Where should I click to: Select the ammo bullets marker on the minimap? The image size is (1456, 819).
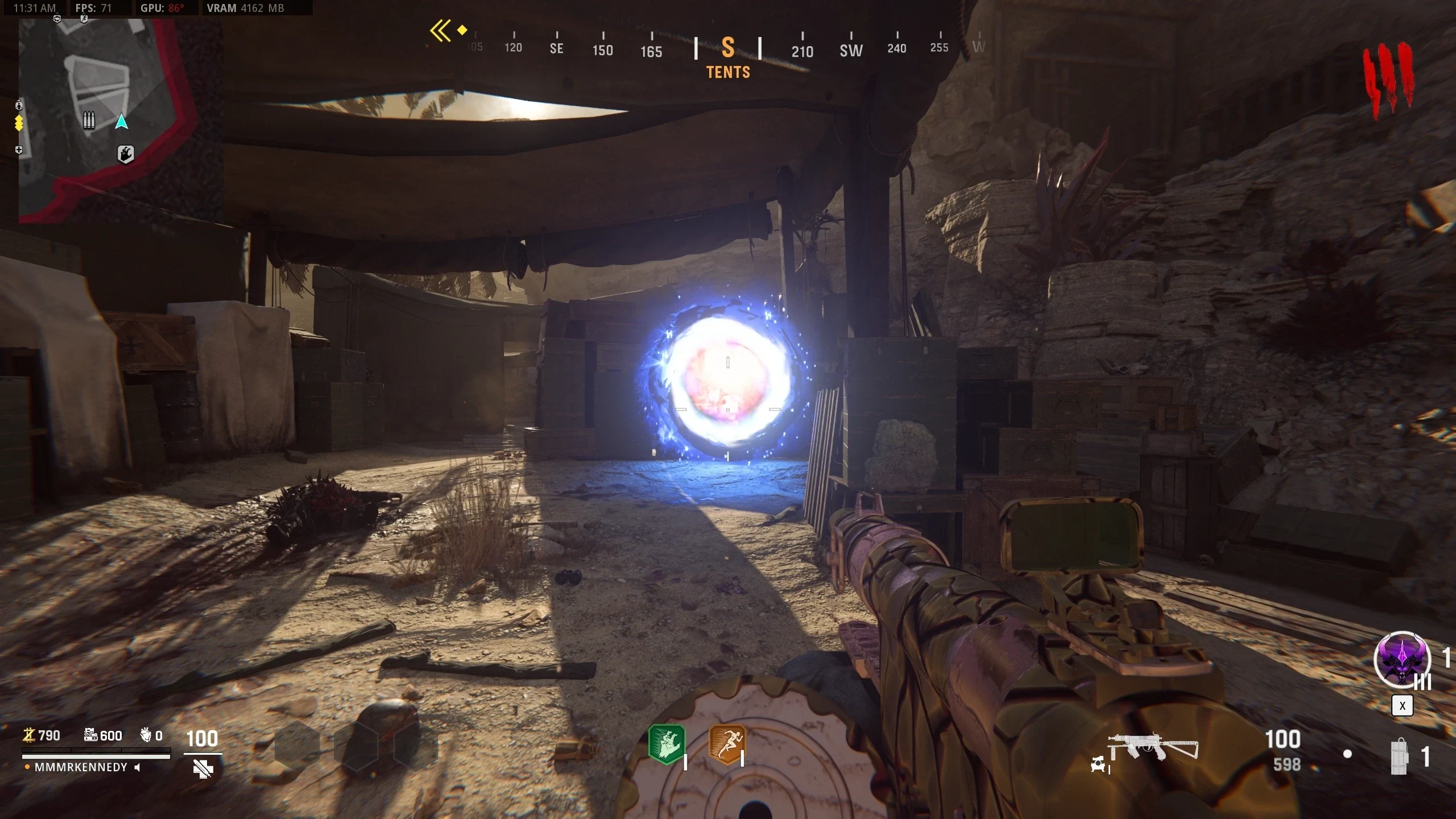[89, 120]
